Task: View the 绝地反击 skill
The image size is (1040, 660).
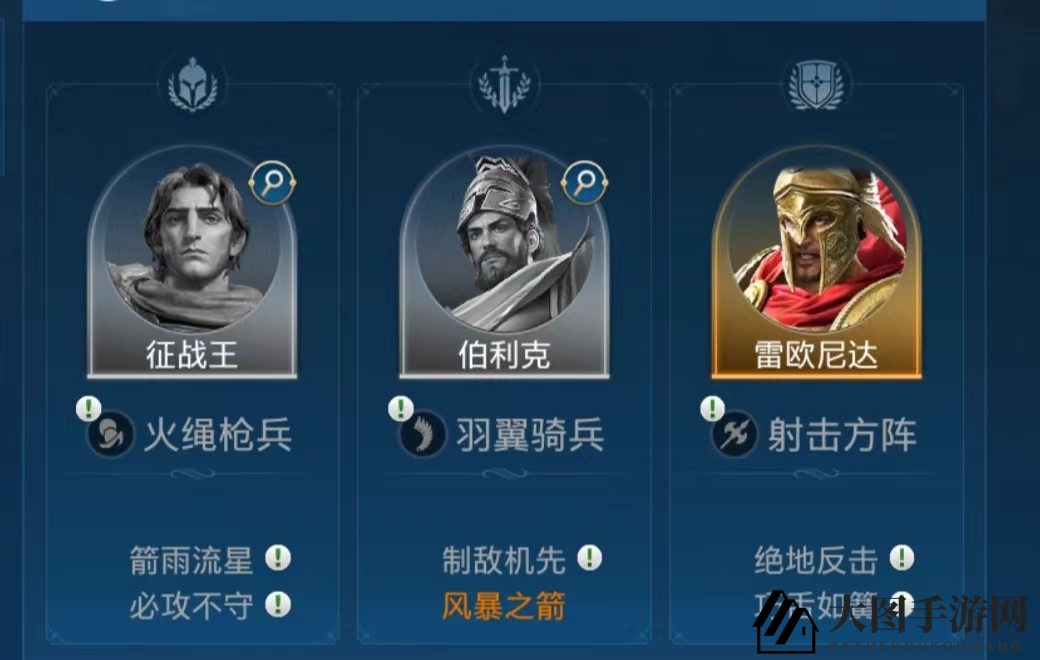Action: tap(816, 560)
